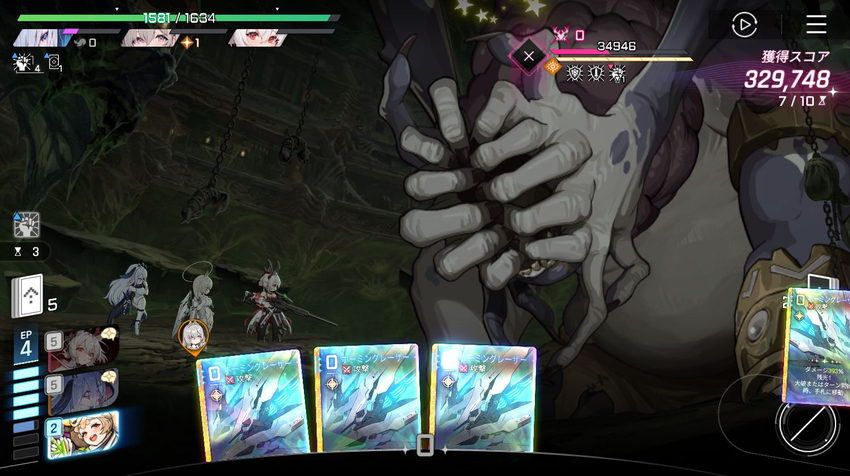Tap the white-haired character marker on field
Screen dimensions: 850x476
191,334
